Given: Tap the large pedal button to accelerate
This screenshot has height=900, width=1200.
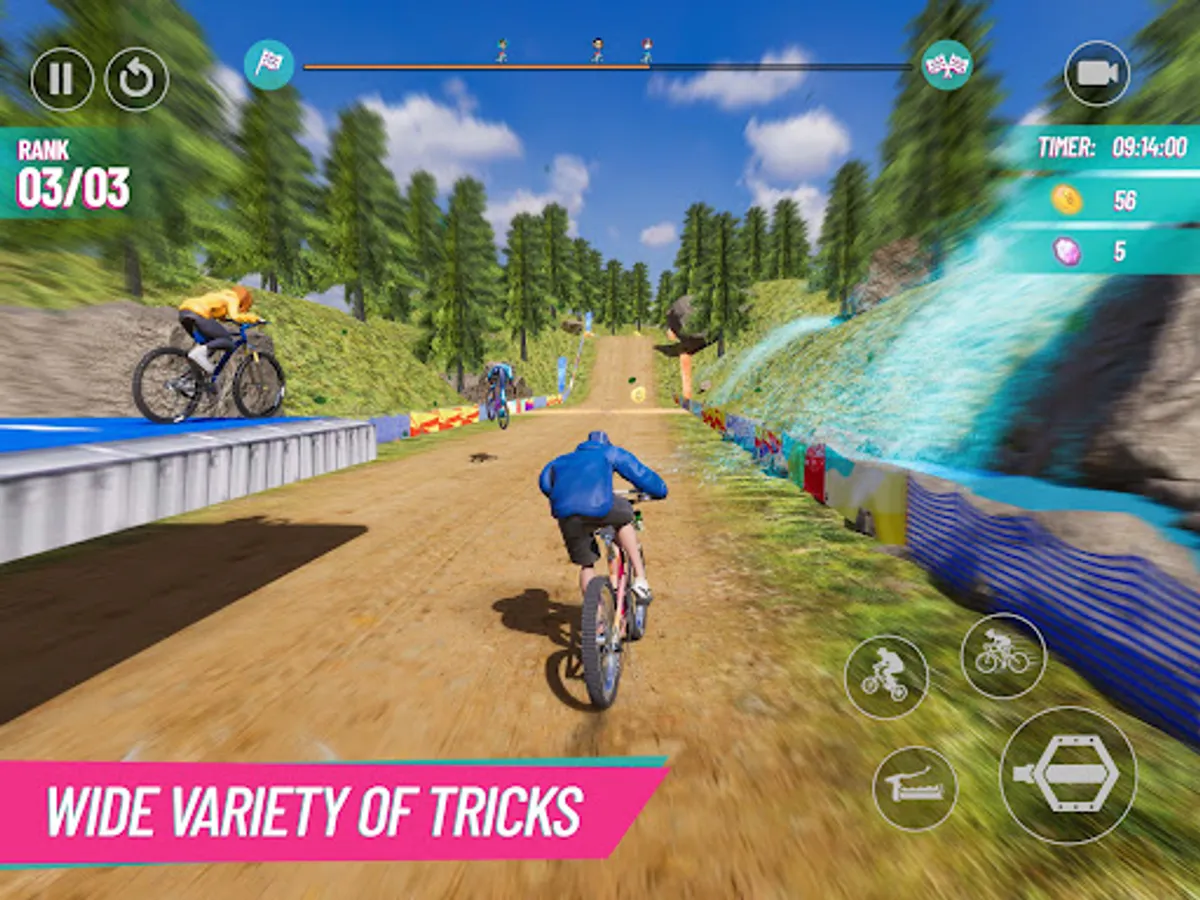Looking at the screenshot, I should (1068, 775).
